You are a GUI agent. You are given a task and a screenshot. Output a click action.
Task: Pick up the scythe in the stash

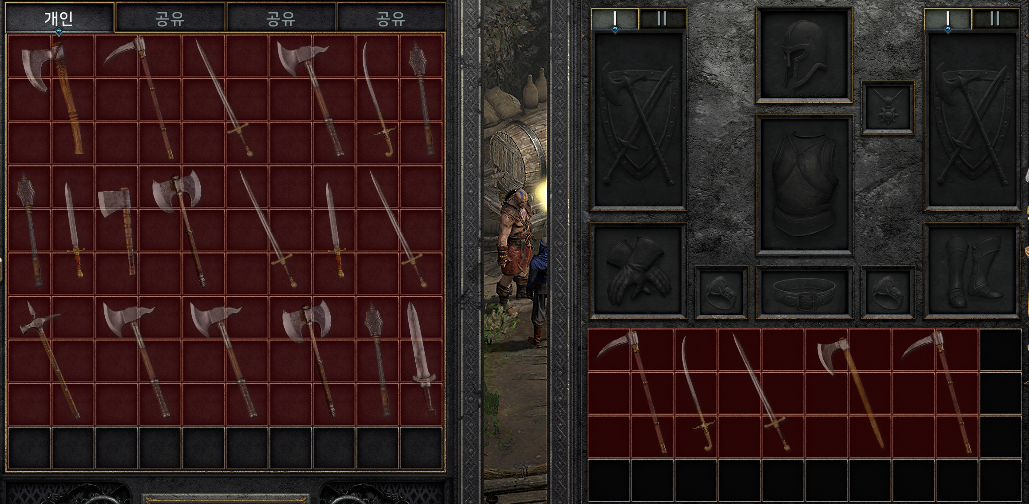click(144, 95)
